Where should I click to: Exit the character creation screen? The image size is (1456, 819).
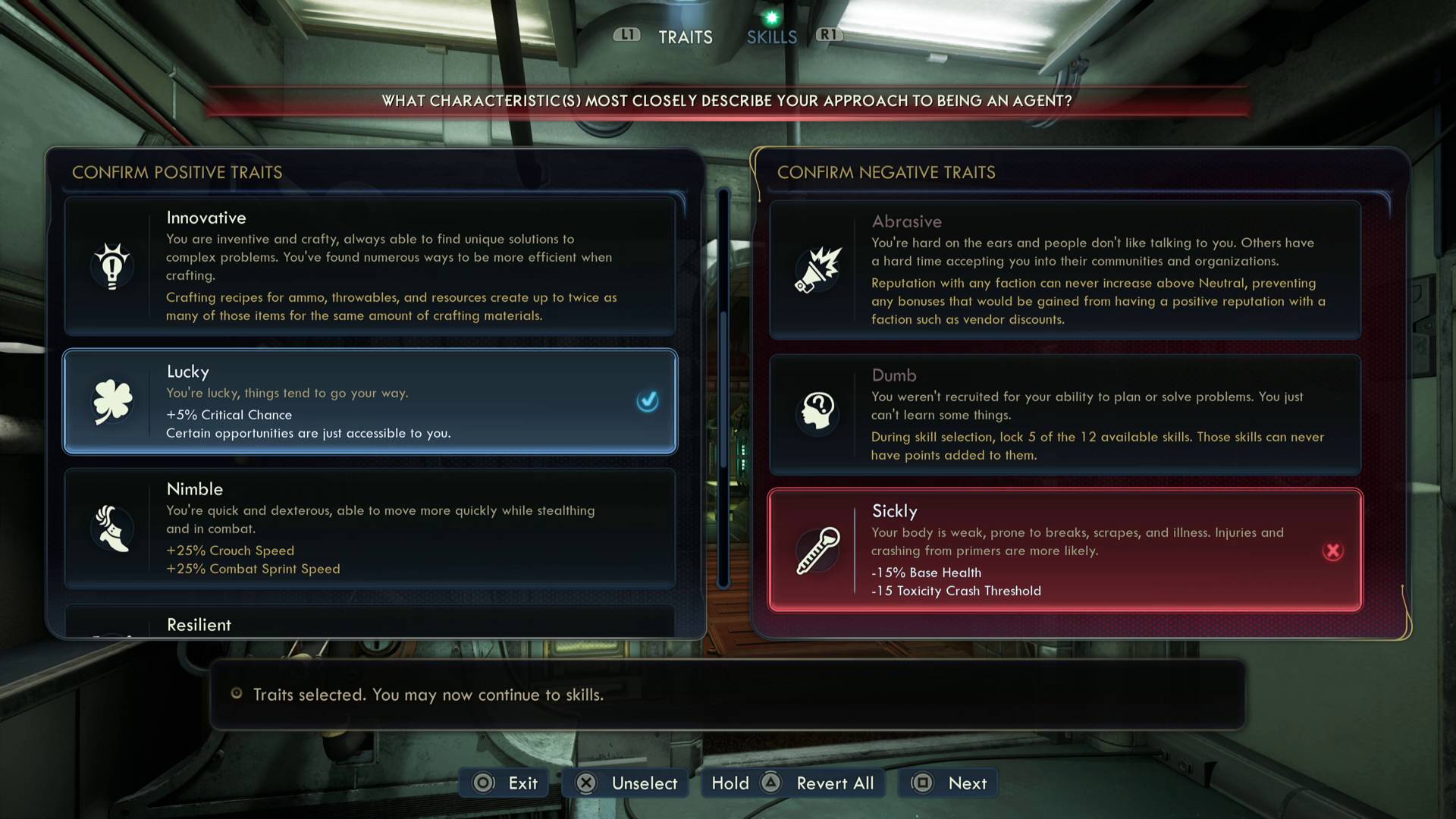click(x=507, y=783)
